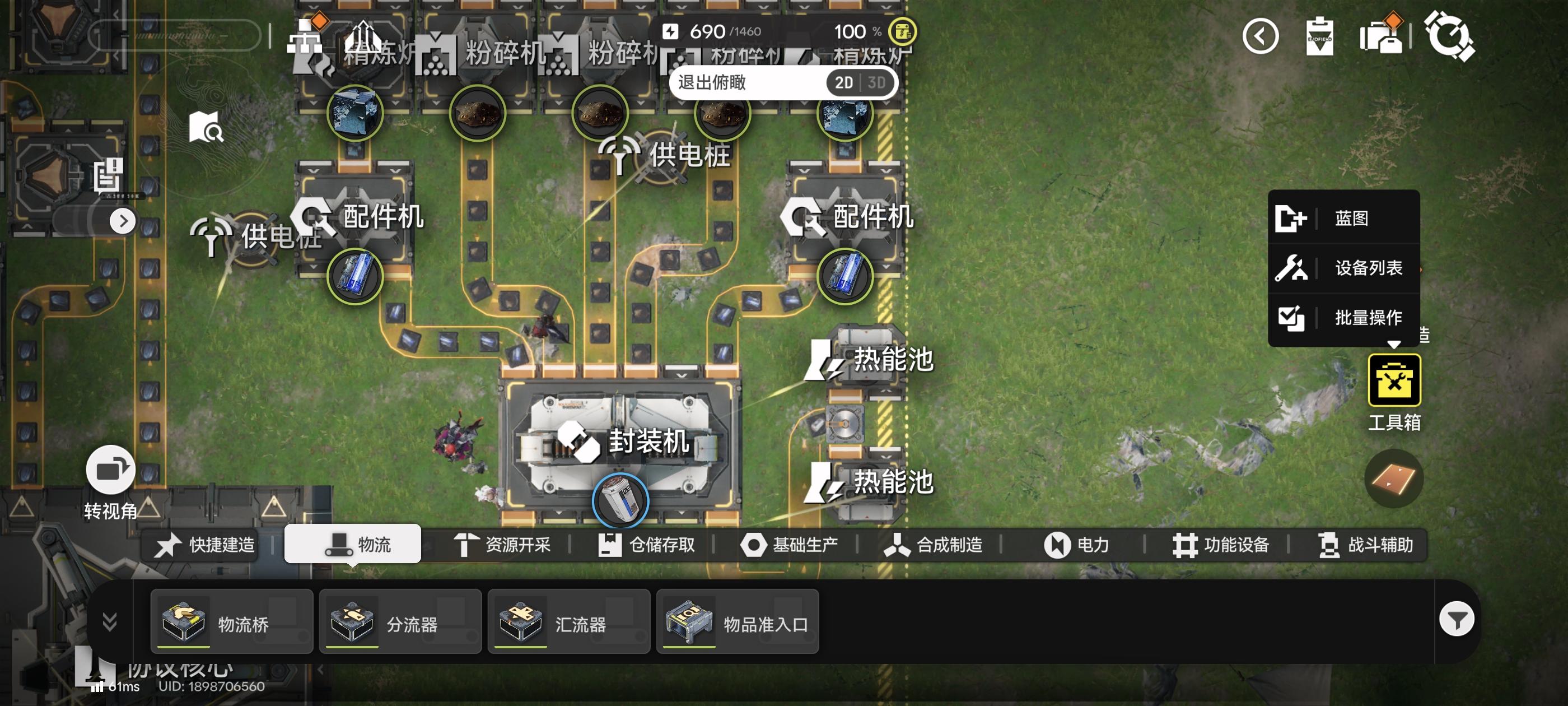This screenshot has height=706, width=1568.
Task: Open the briefcase inventory icon top right
Action: tap(1382, 38)
